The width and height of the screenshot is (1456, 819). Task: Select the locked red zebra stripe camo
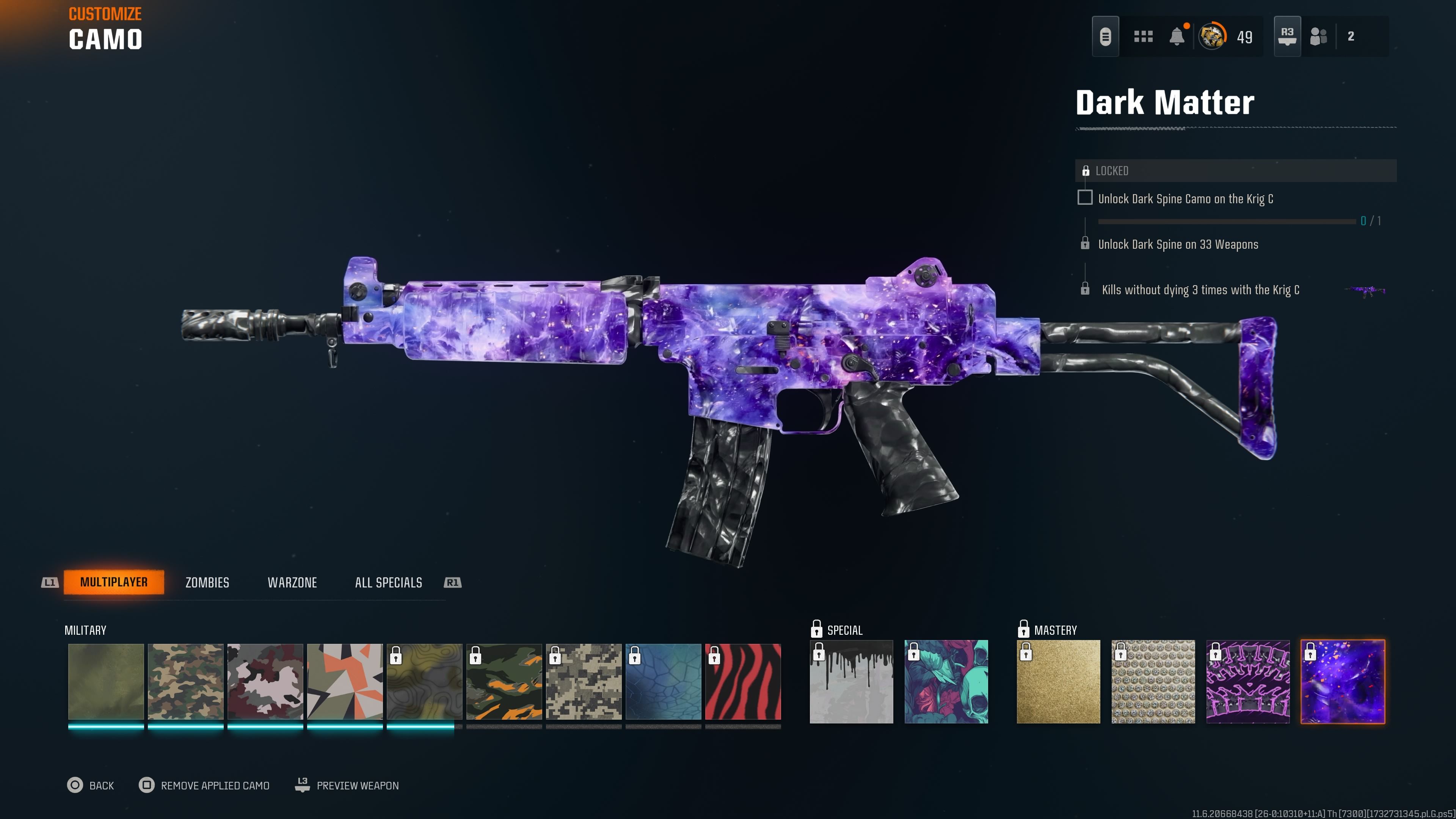pyautogui.click(x=743, y=682)
